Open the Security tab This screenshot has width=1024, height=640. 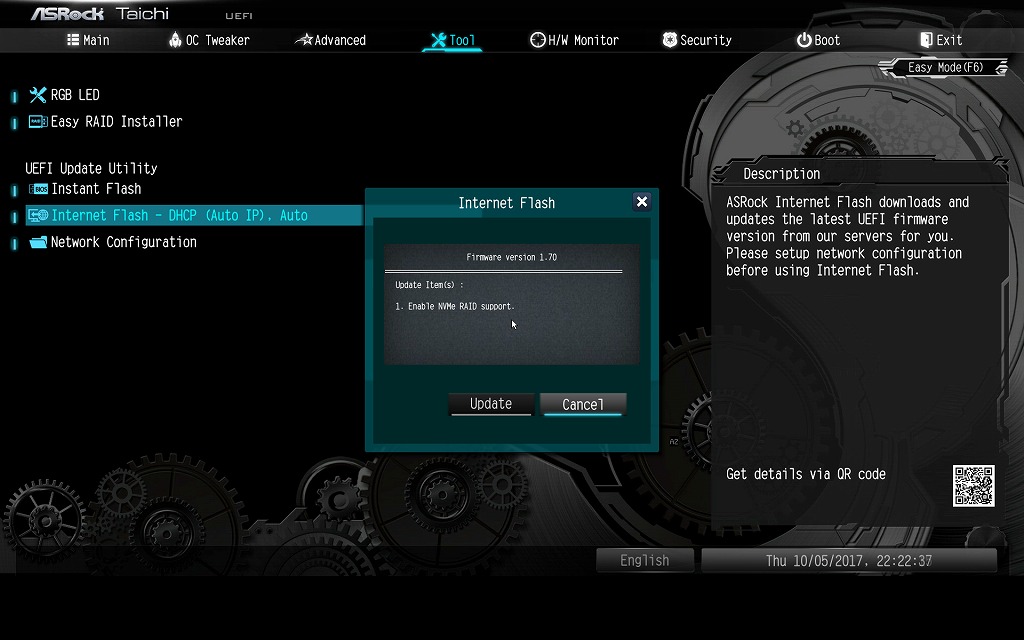pyautogui.click(x=697, y=40)
